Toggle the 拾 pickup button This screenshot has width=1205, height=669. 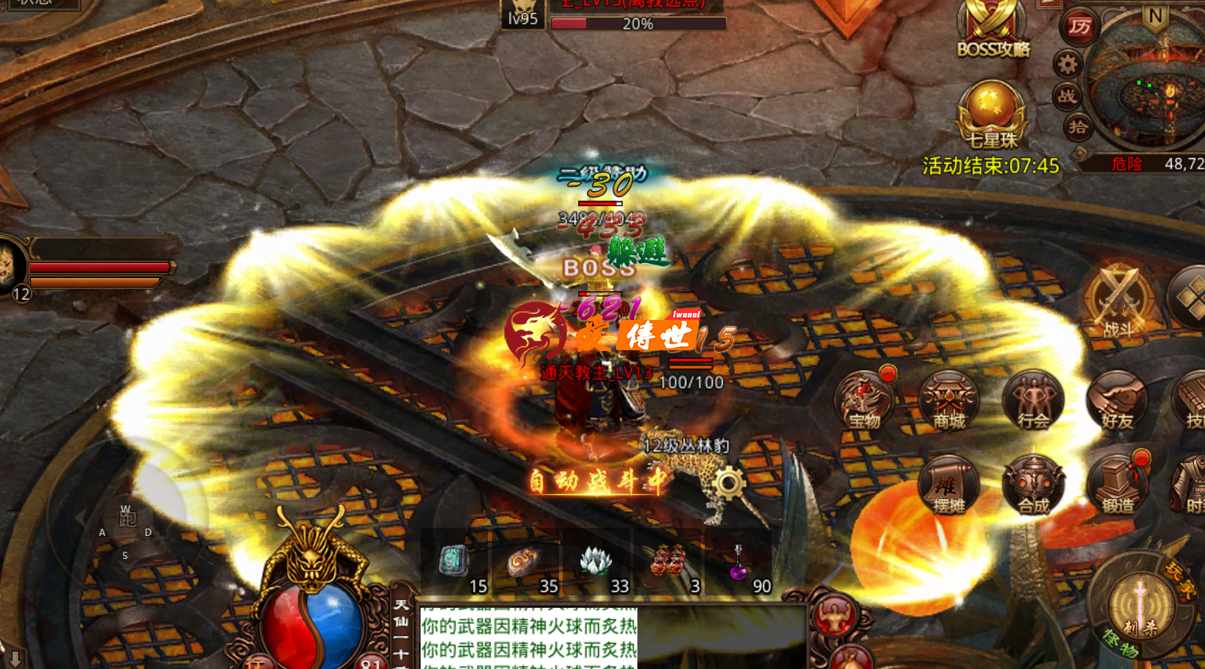[1077, 126]
